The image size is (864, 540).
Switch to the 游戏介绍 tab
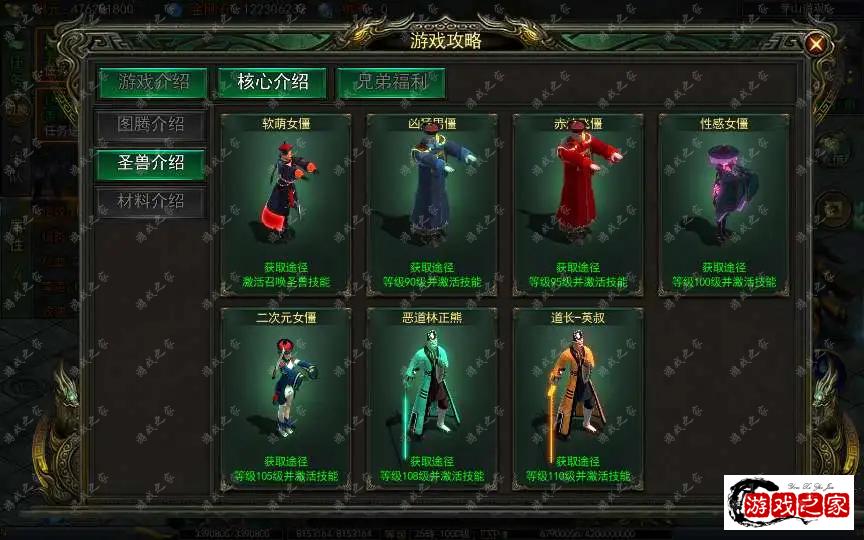click(153, 82)
